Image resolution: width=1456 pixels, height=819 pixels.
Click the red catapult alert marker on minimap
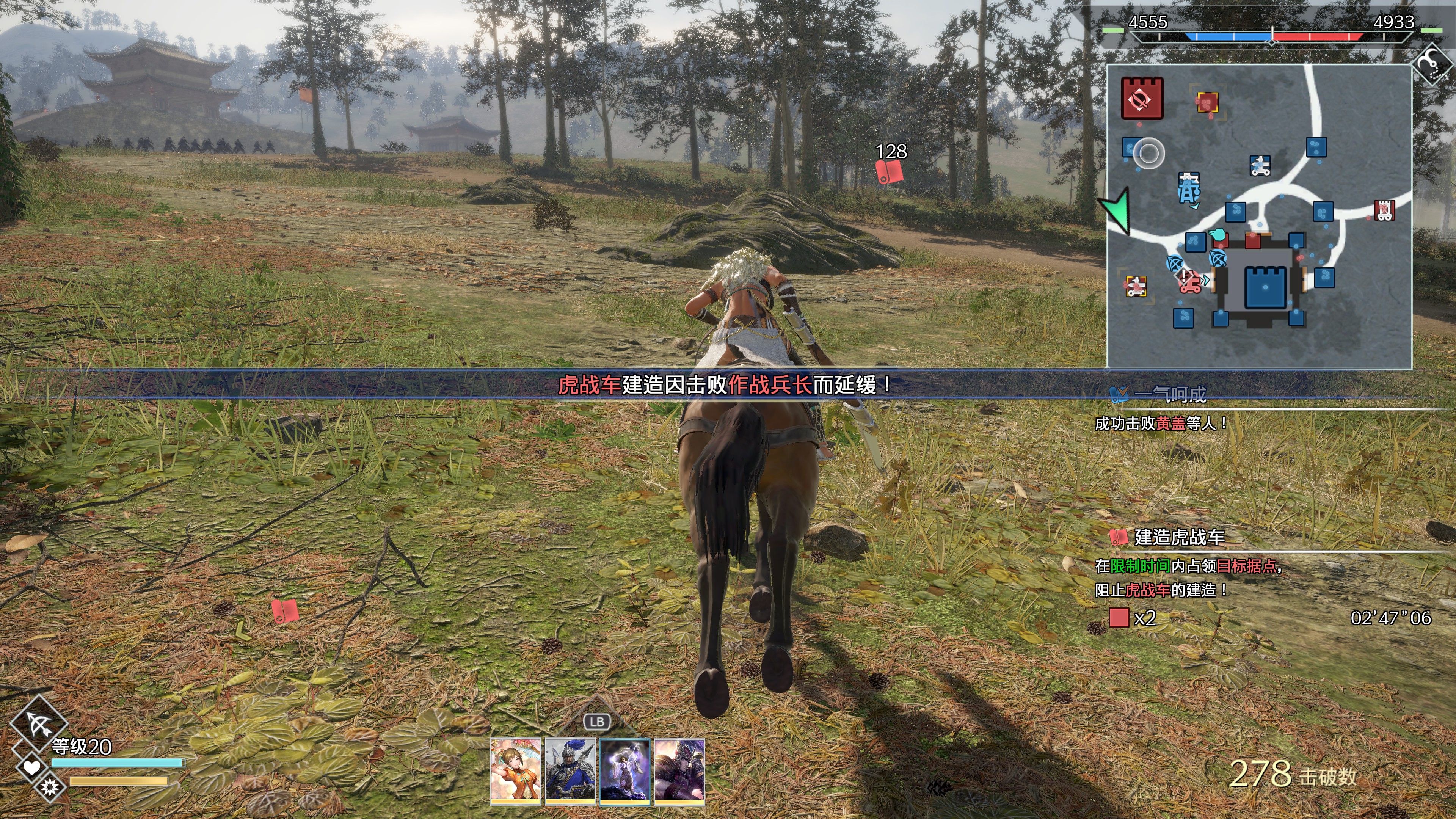(1189, 281)
